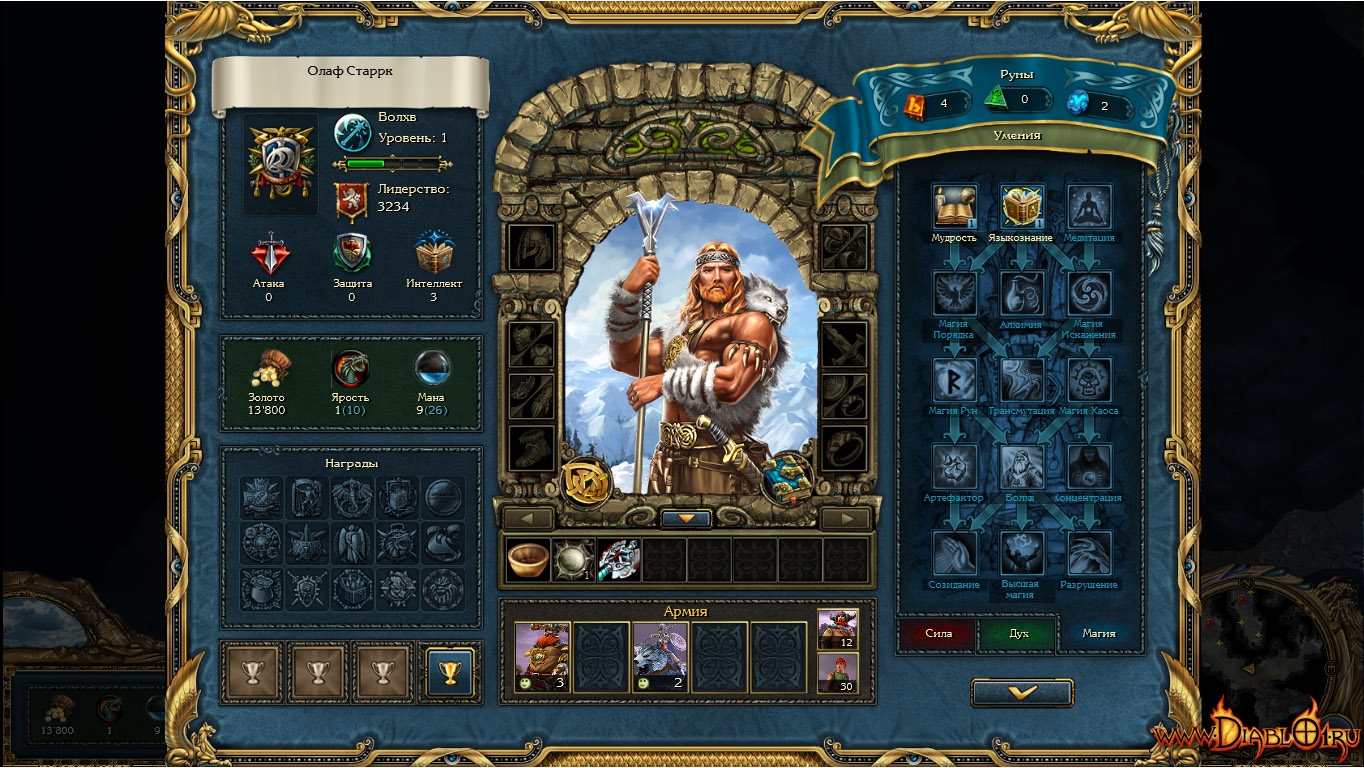The width and height of the screenshot is (1364, 768).
Task: Select the Магия skill tab
Action: point(1098,633)
